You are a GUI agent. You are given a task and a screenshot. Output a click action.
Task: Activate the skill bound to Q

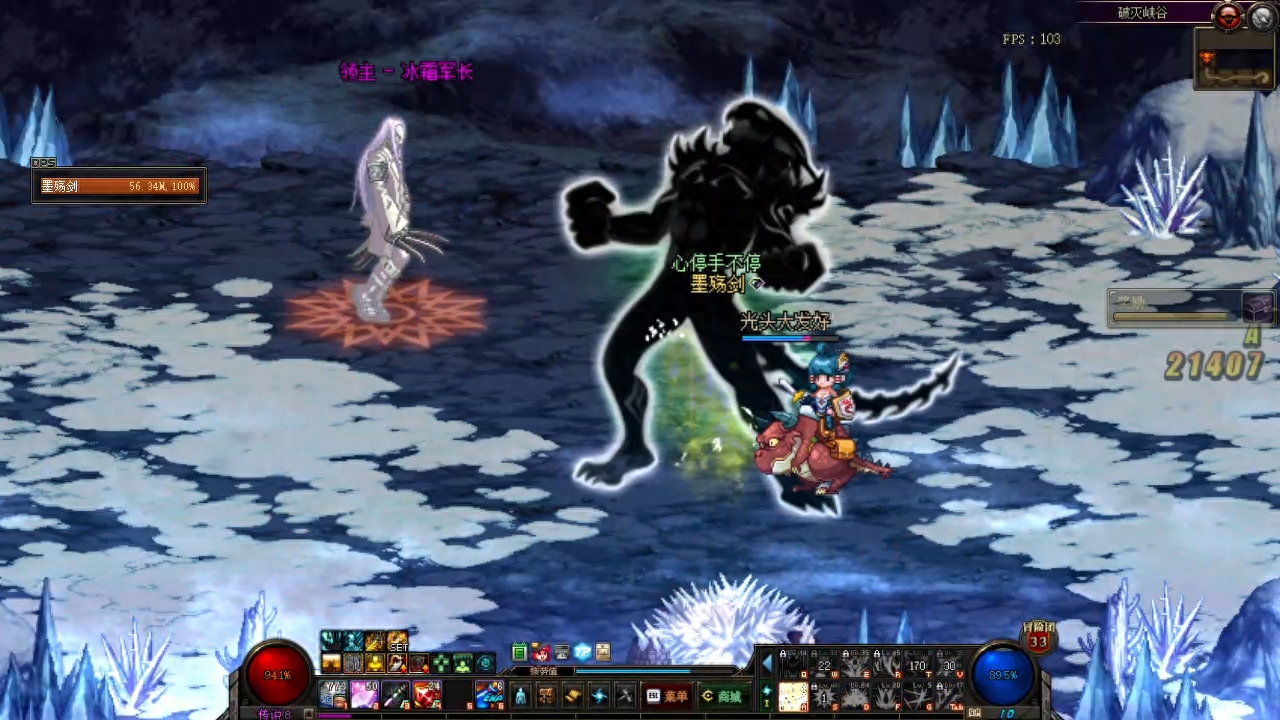tap(793, 665)
